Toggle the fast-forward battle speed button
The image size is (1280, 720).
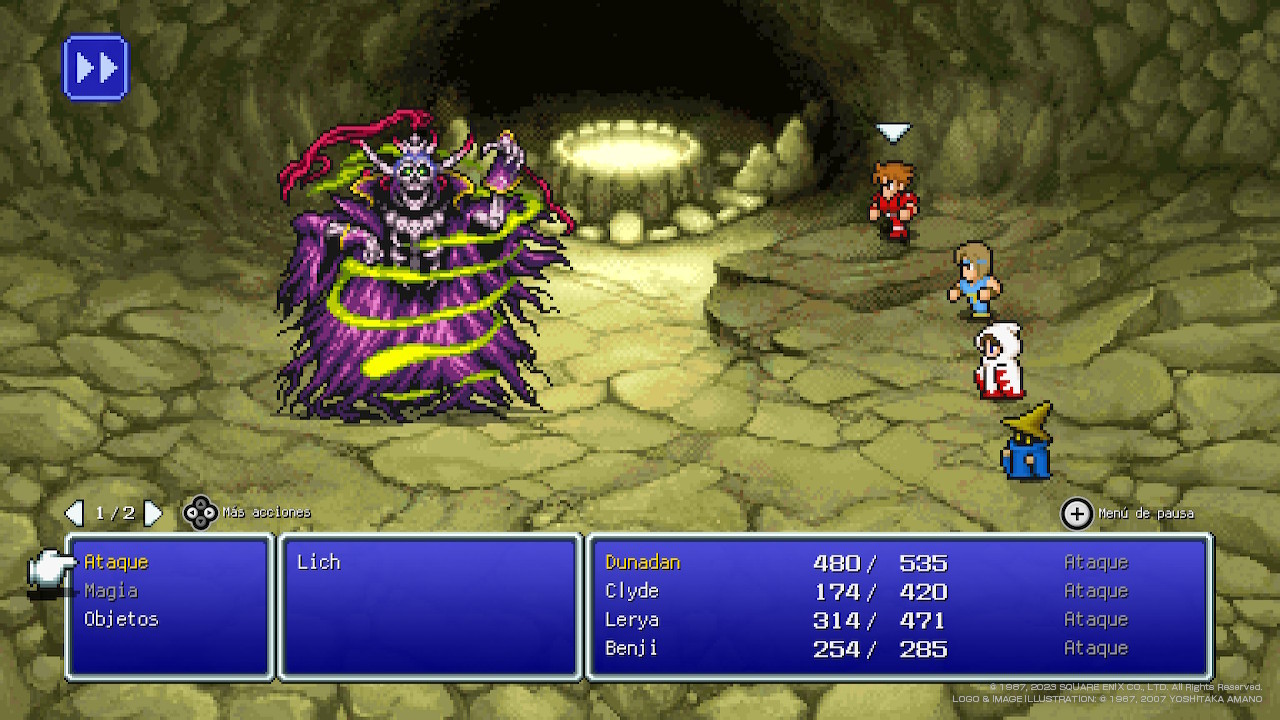tap(96, 68)
